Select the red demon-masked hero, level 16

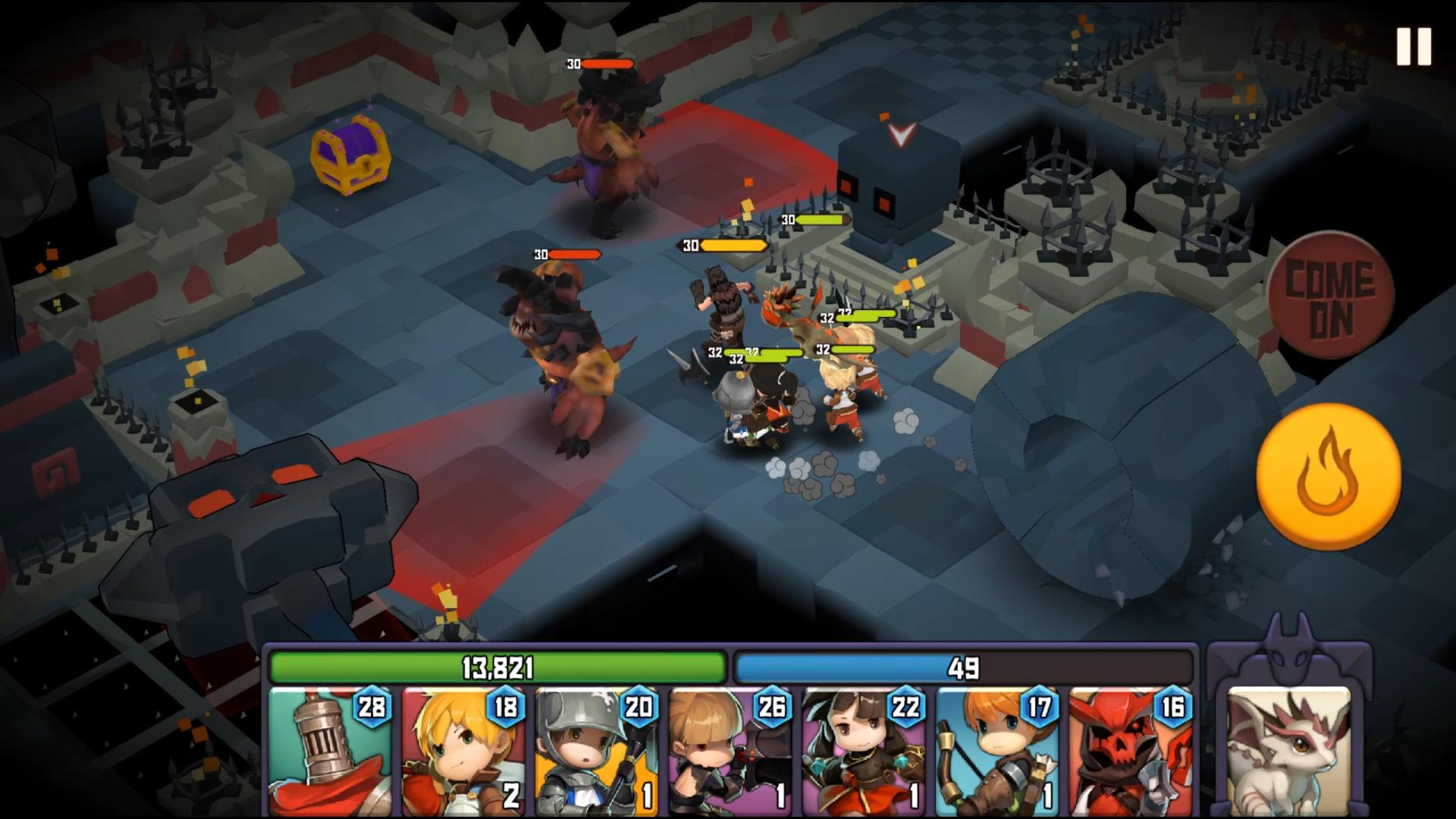coord(1130,751)
